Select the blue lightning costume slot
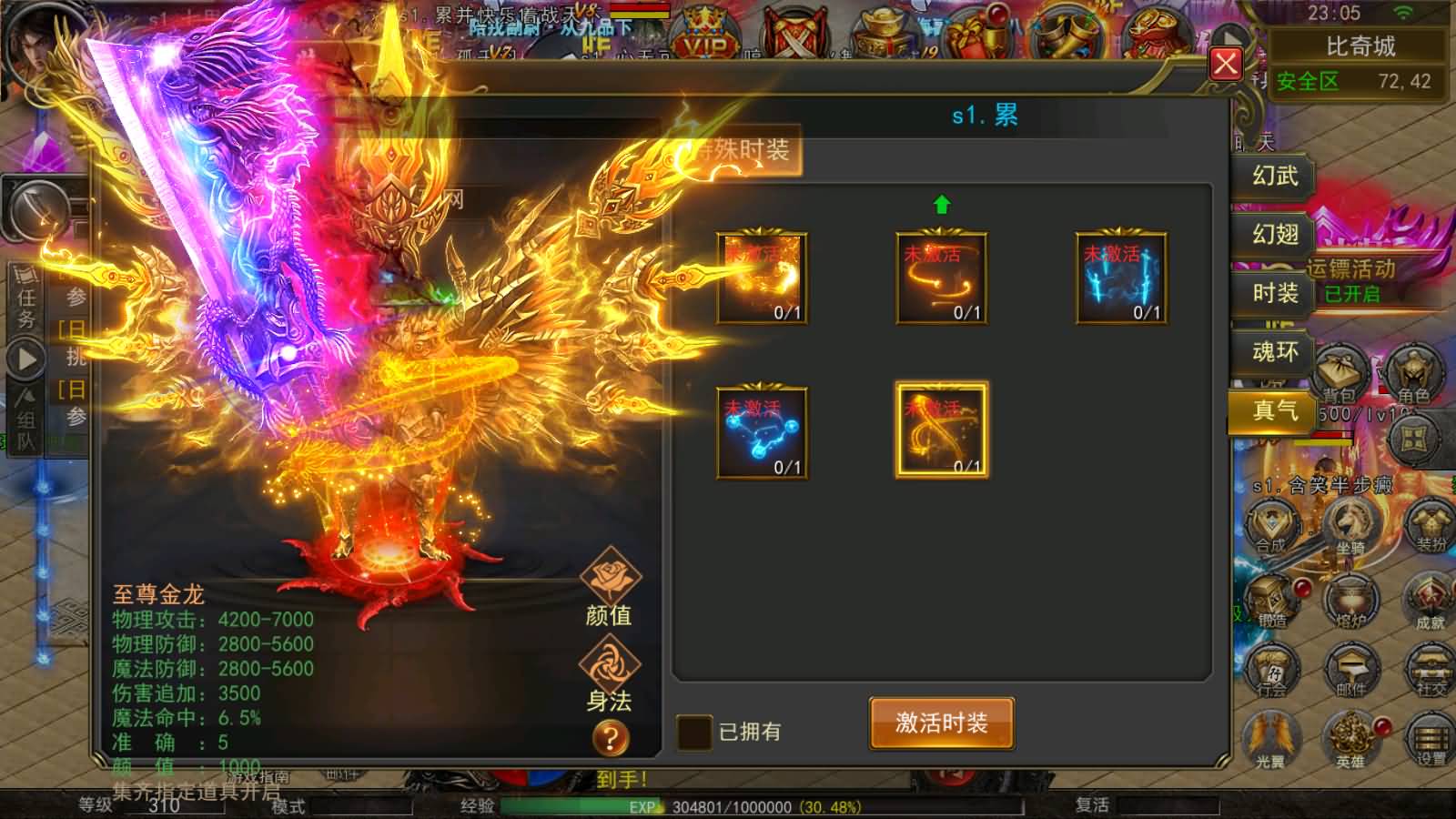 coord(1121,278)
